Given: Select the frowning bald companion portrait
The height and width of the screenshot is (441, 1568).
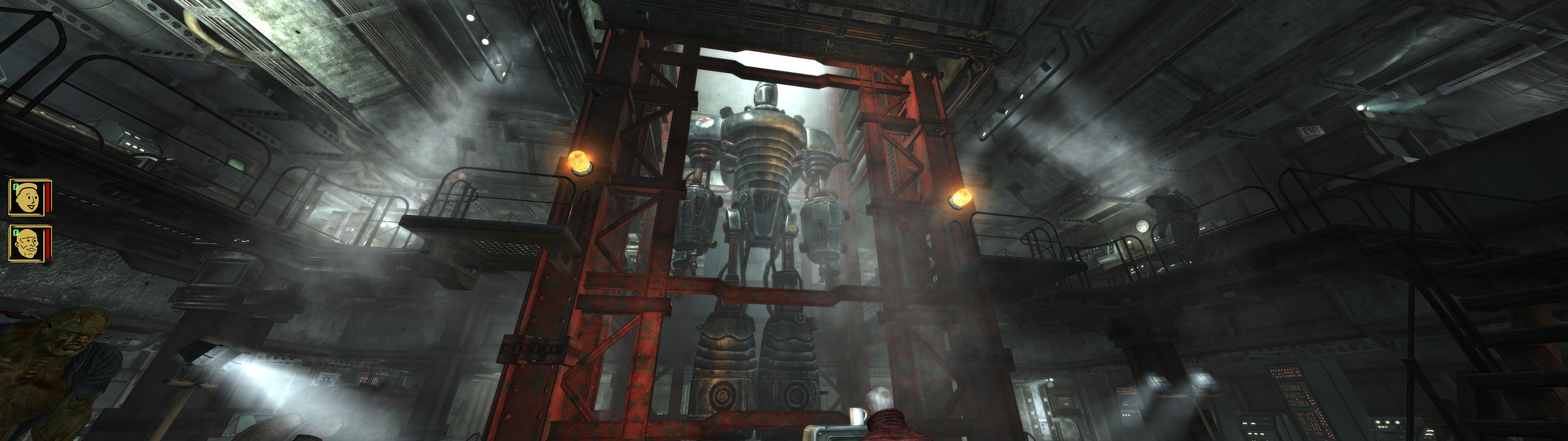Looking at the screenshot, I should [x=27, y=244].
